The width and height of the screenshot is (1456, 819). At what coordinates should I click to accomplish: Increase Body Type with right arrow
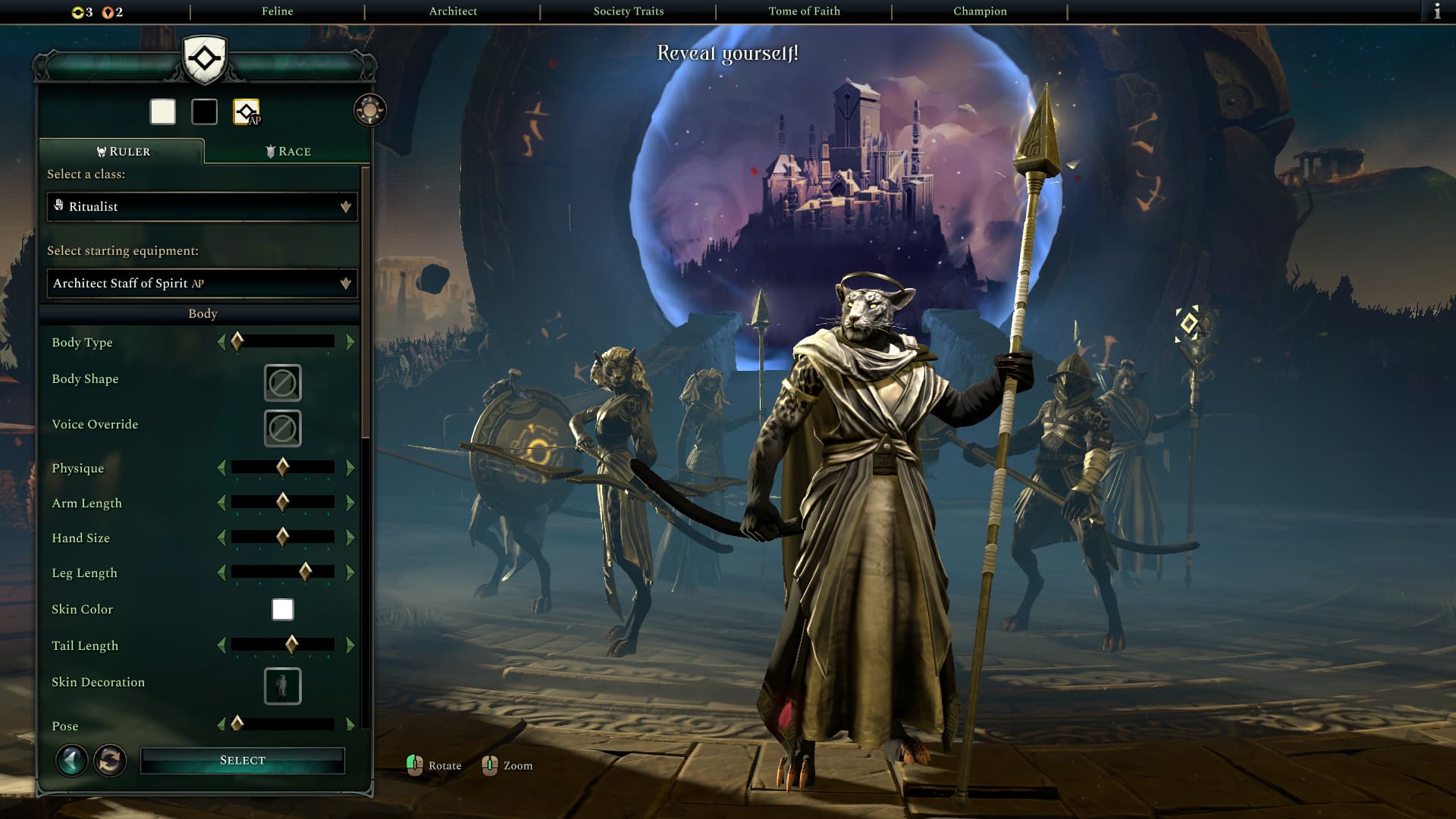click(350, 343)
